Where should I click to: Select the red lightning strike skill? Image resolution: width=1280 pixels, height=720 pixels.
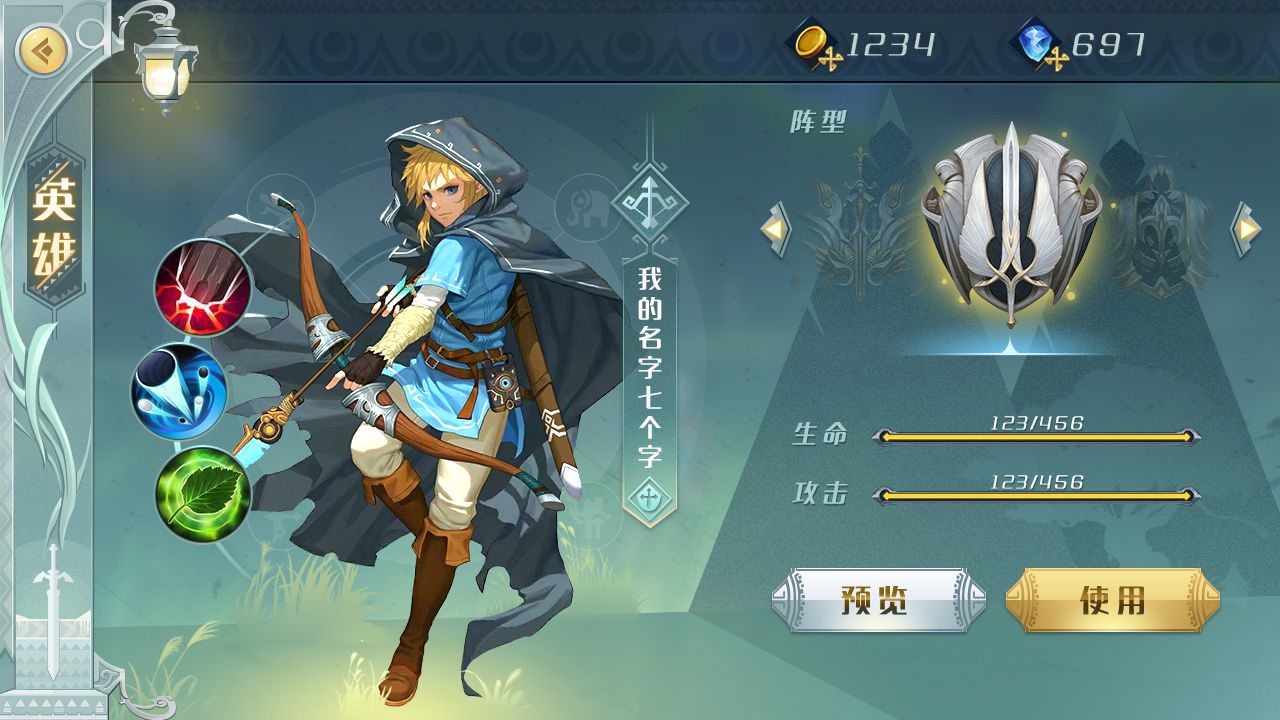[203, 289]
